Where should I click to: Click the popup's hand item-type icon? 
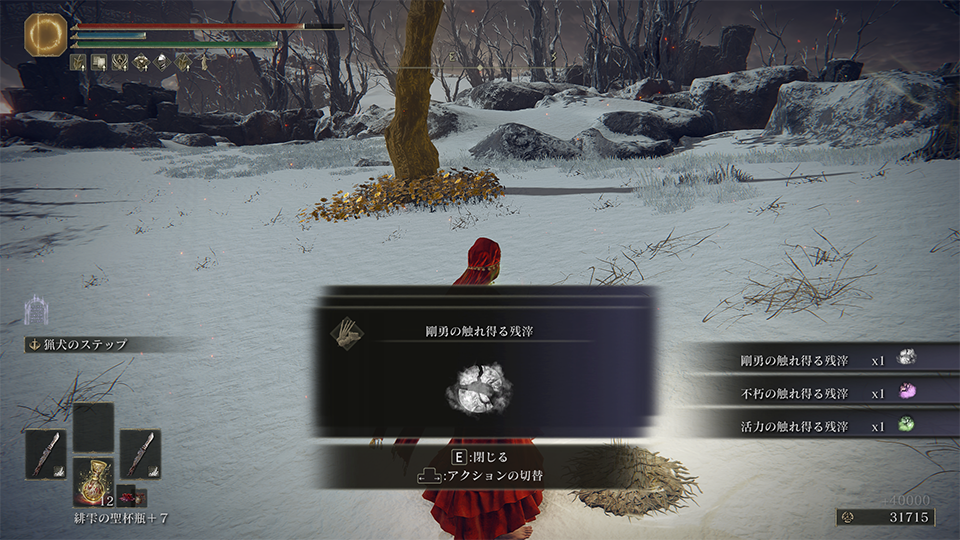click(x=347, y=331)
